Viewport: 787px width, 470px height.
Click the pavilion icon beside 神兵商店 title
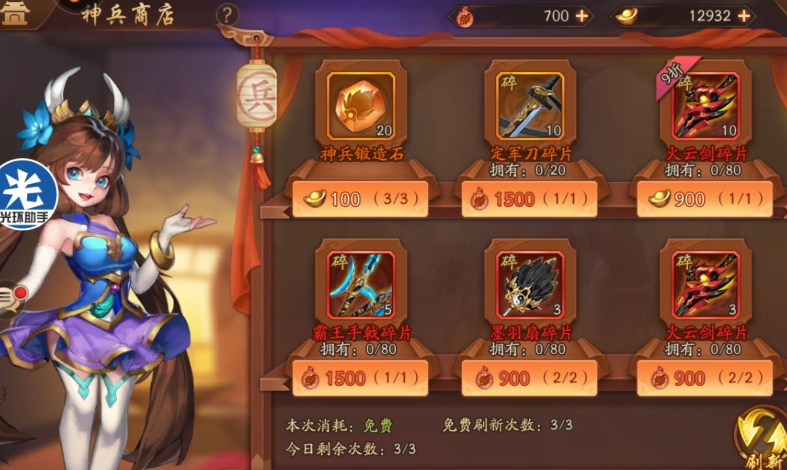point(17,14)
